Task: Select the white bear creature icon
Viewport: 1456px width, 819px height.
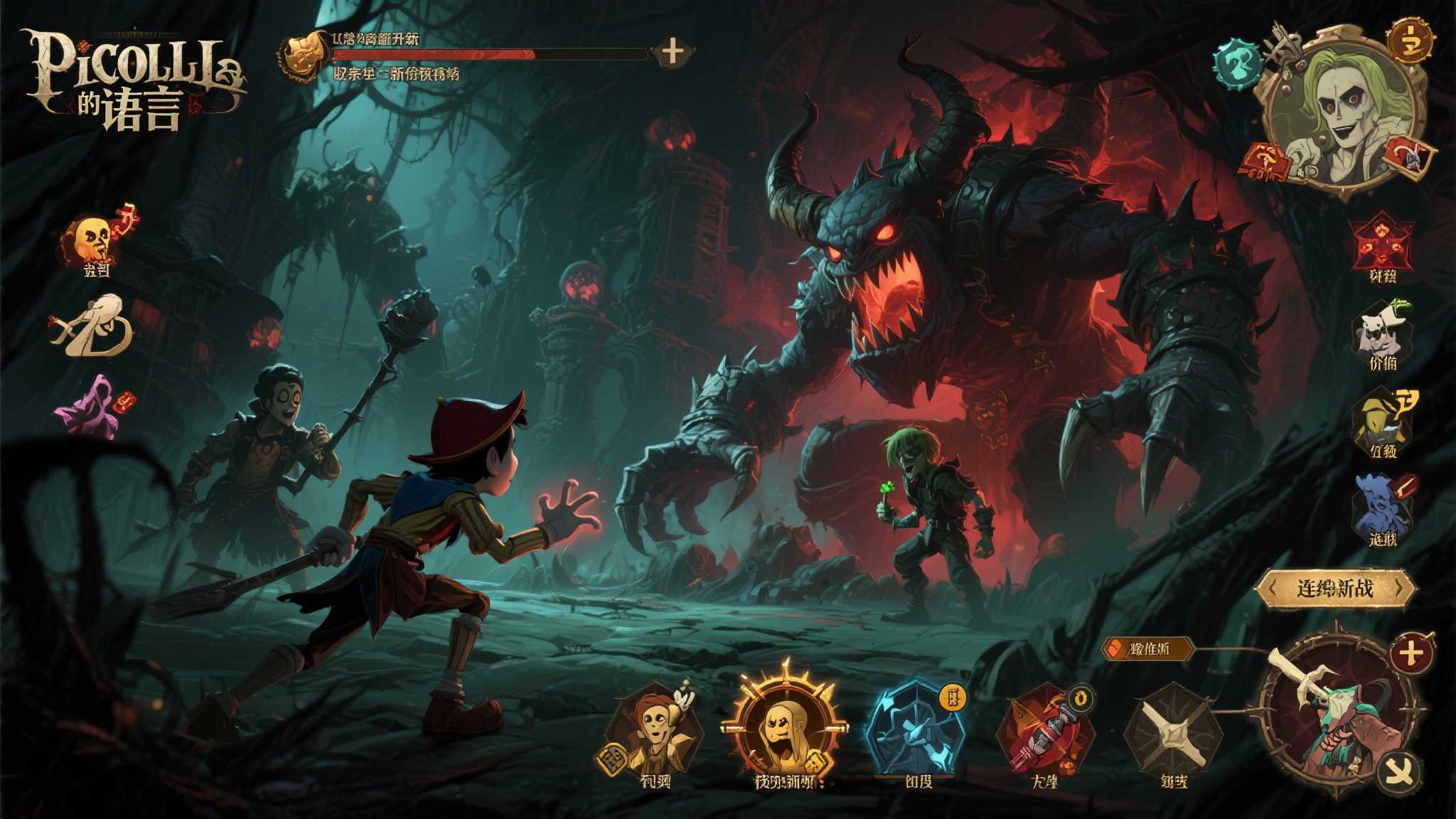Action: (1381, 331)
